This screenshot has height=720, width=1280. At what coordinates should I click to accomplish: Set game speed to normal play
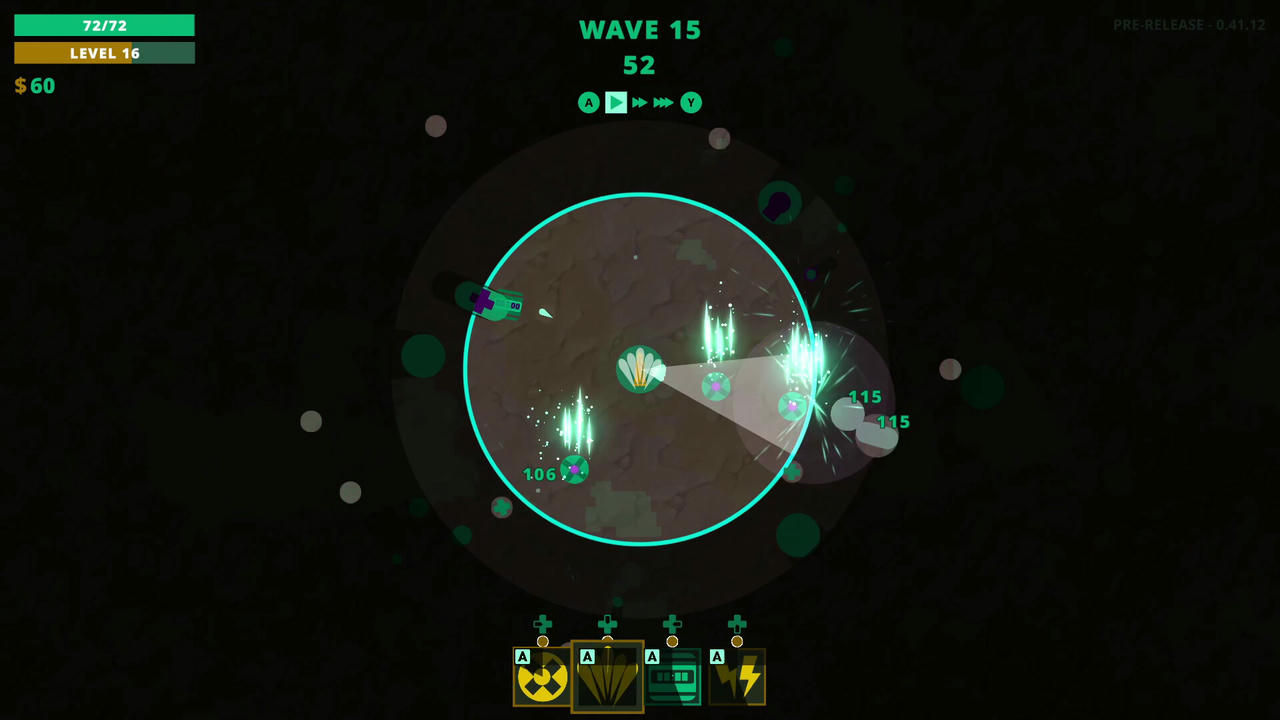coord(616,102)
